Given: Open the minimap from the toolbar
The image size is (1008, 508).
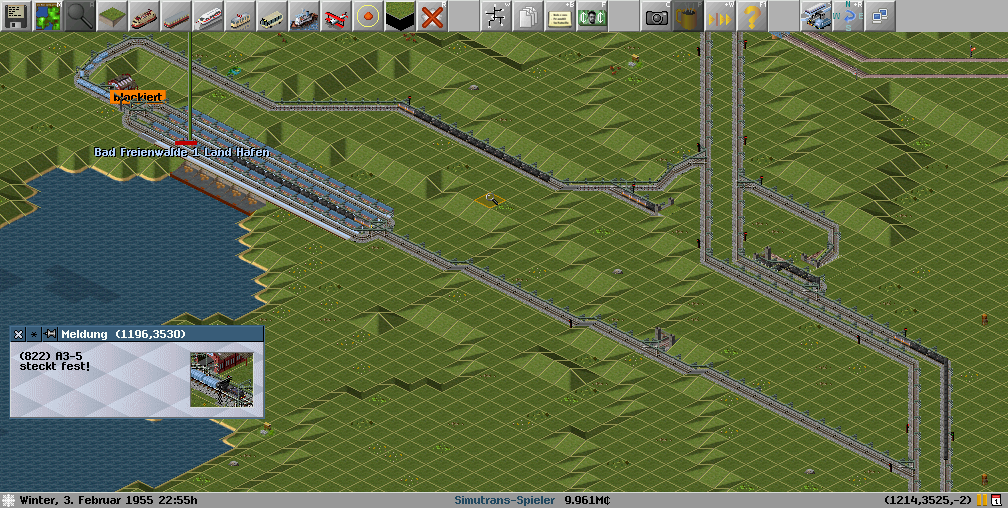Looking at the screenshot, I should pyautogui.click(x=48, y=16).
